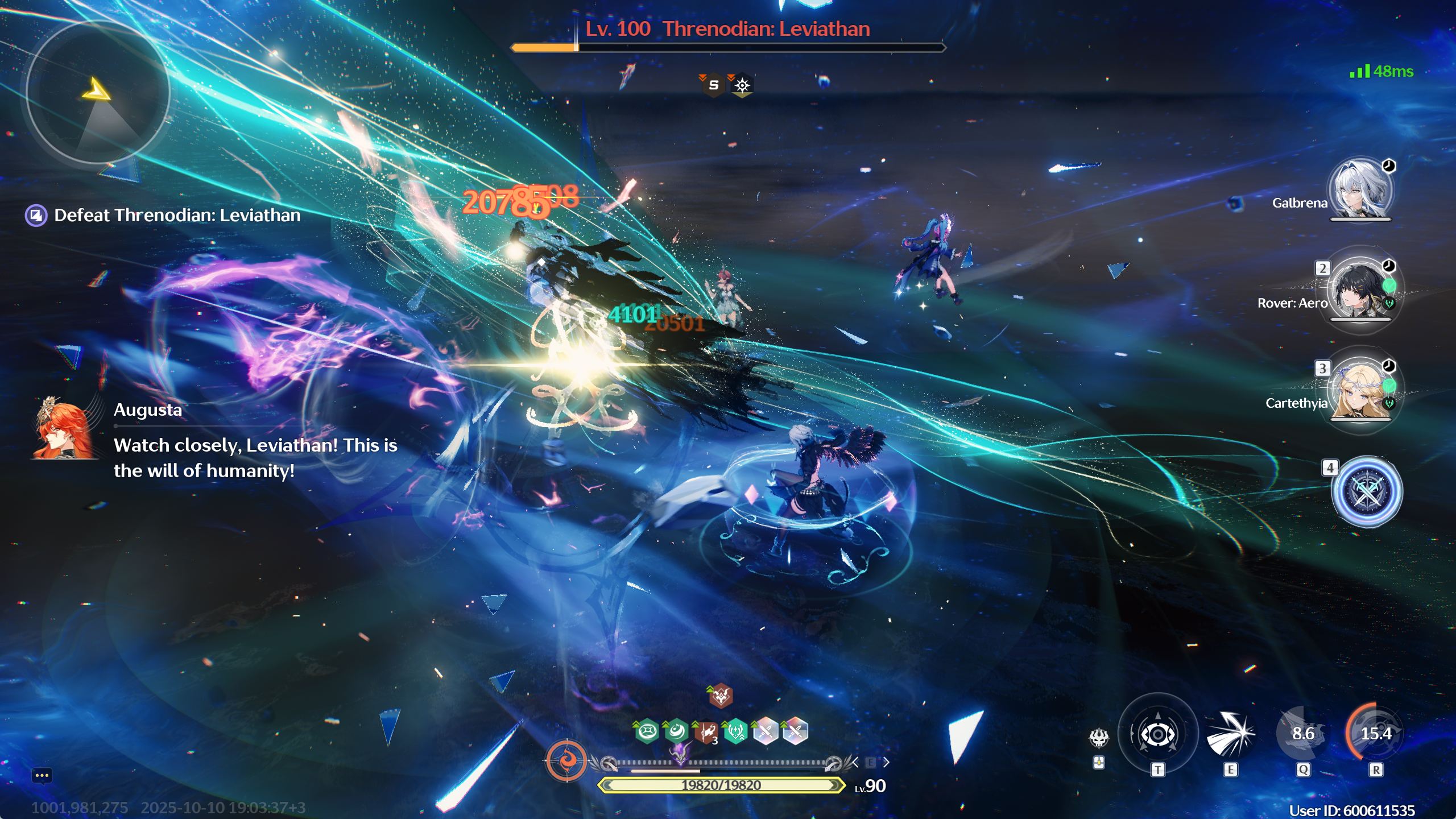This screenshot has width=1456, height=819.
Task: Inspect the red buff icon with stack 3
Action: 706,732
